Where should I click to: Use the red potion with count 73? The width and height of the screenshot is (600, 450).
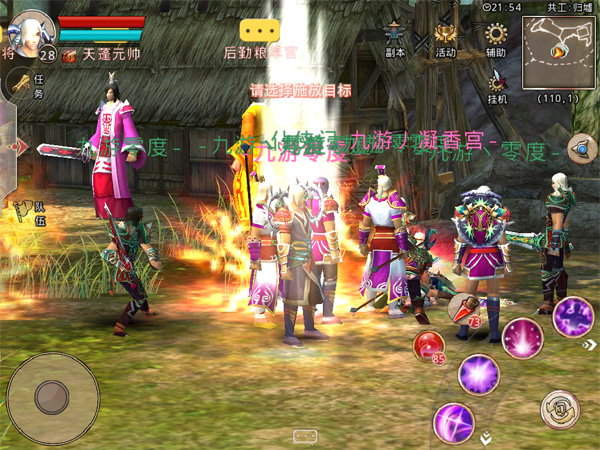click(462, 308)
